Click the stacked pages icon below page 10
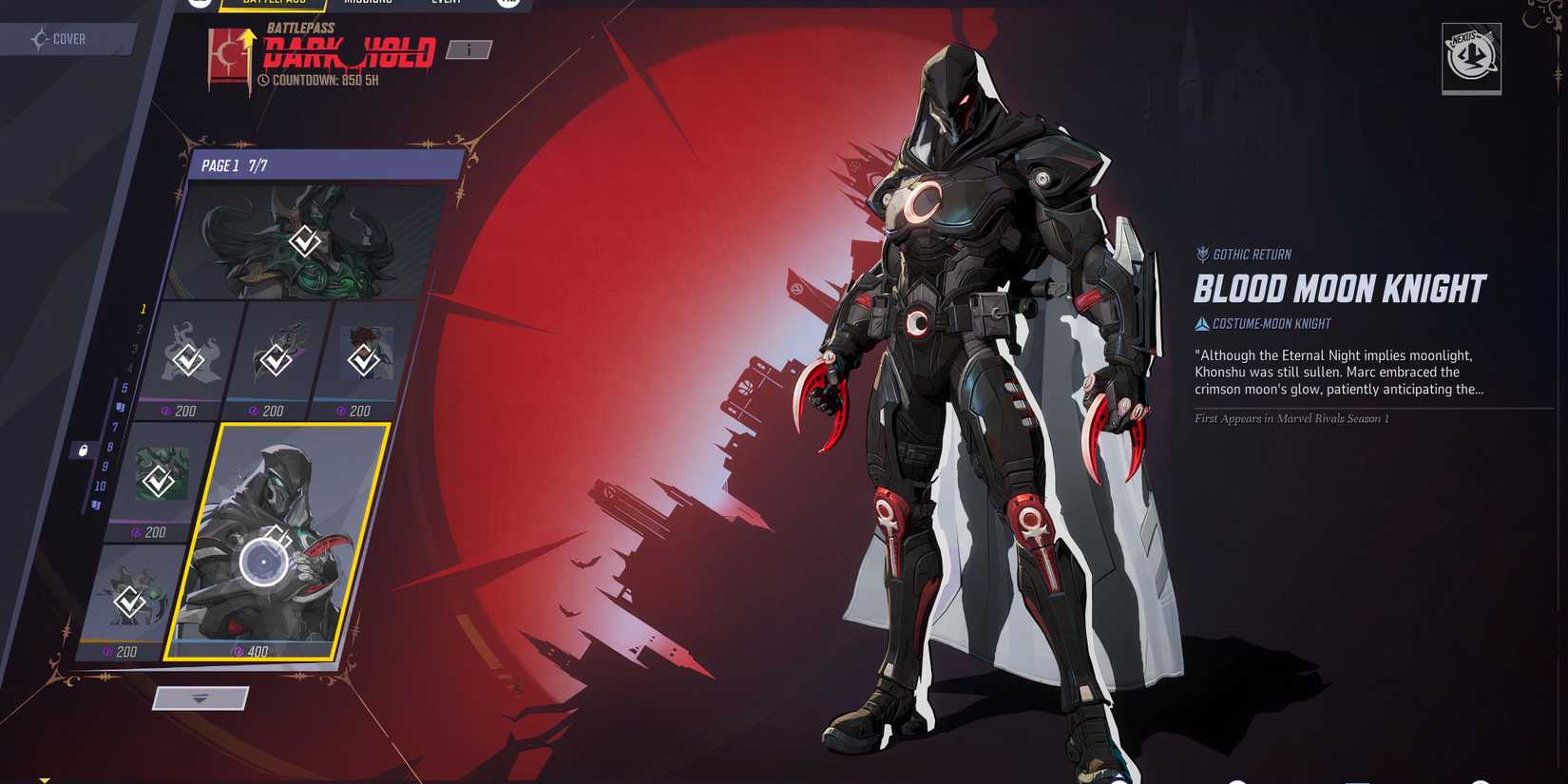Screen dimensions: 1568x784 coord(95,504)
